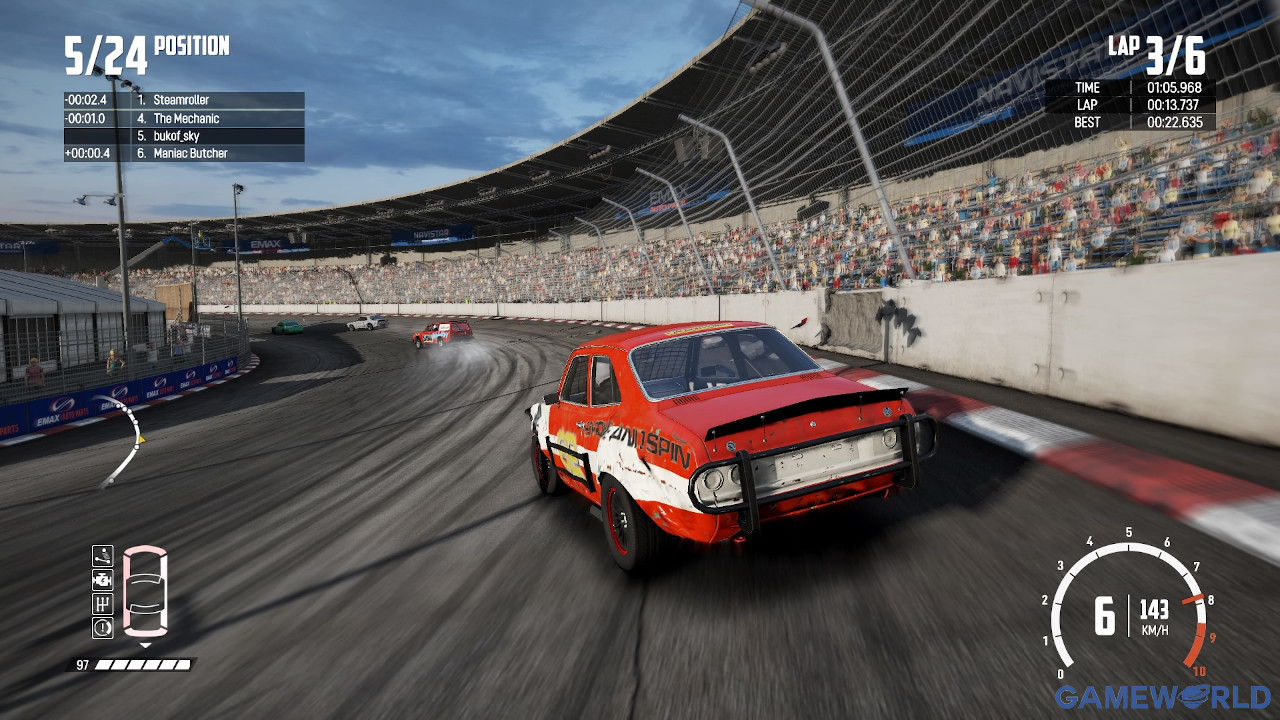The height and width of the screenshot is (720, 1280).
Task: Click the gearbox damage icon
Action: click(x=102, y=604)
